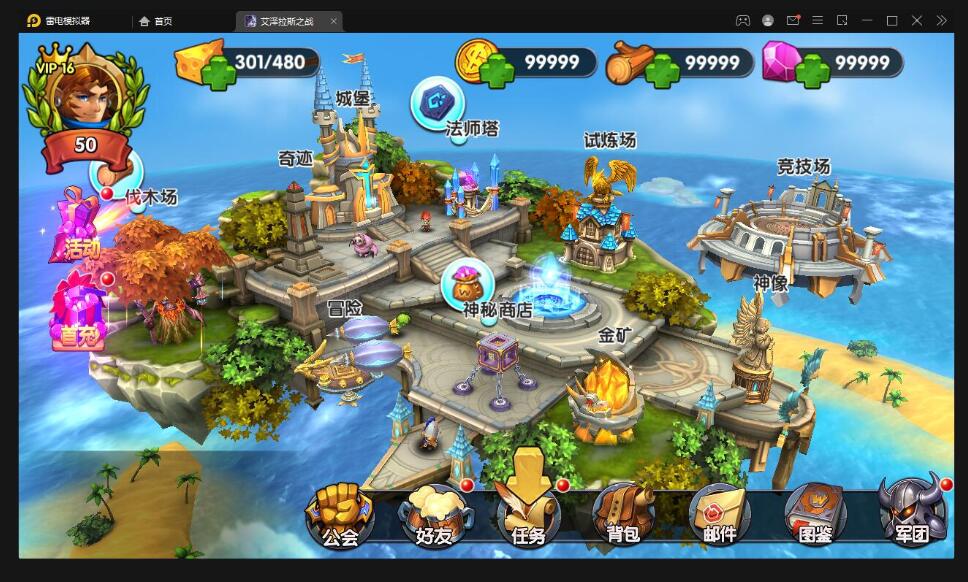Open the 法师塔 mage tower bubble
Screen dimensions: 968x582
(x=438, y=103)
